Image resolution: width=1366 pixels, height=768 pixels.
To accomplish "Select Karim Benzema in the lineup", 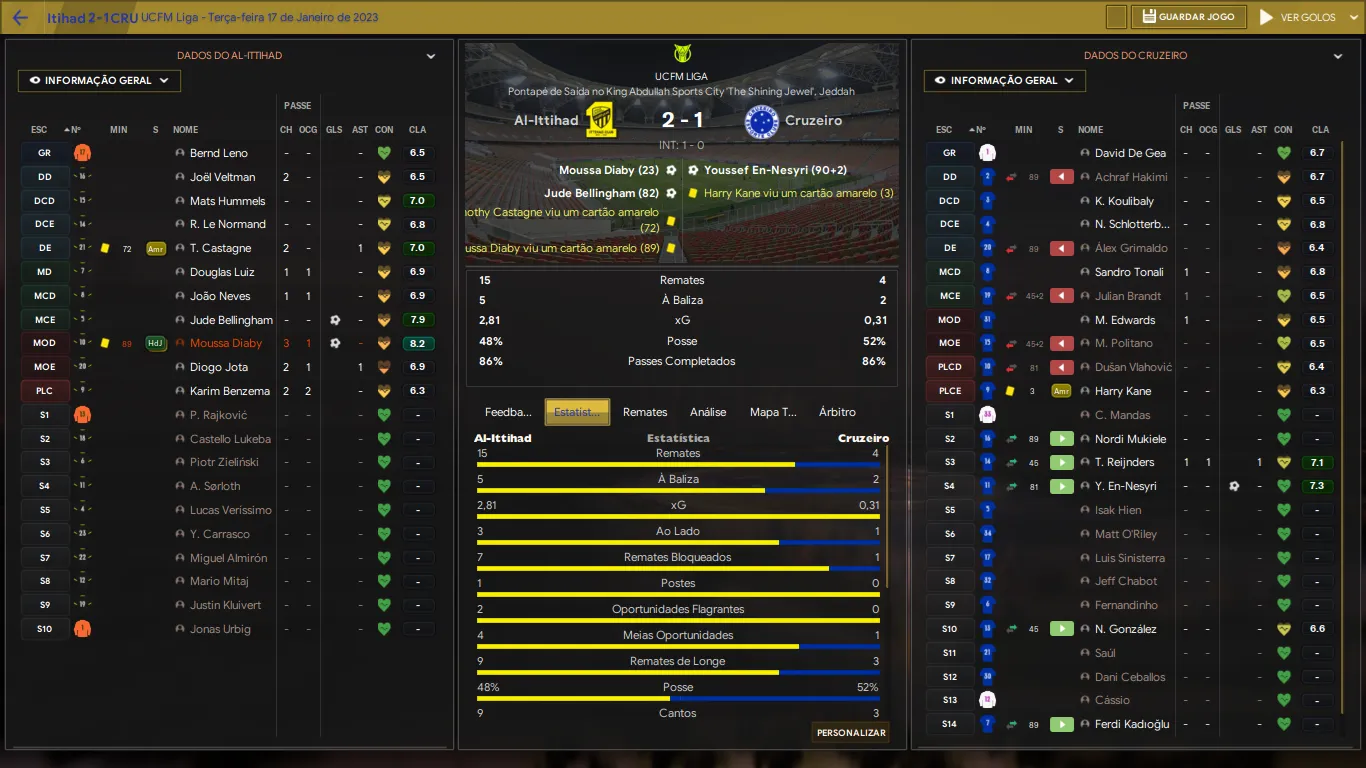I will click(230, 391).
